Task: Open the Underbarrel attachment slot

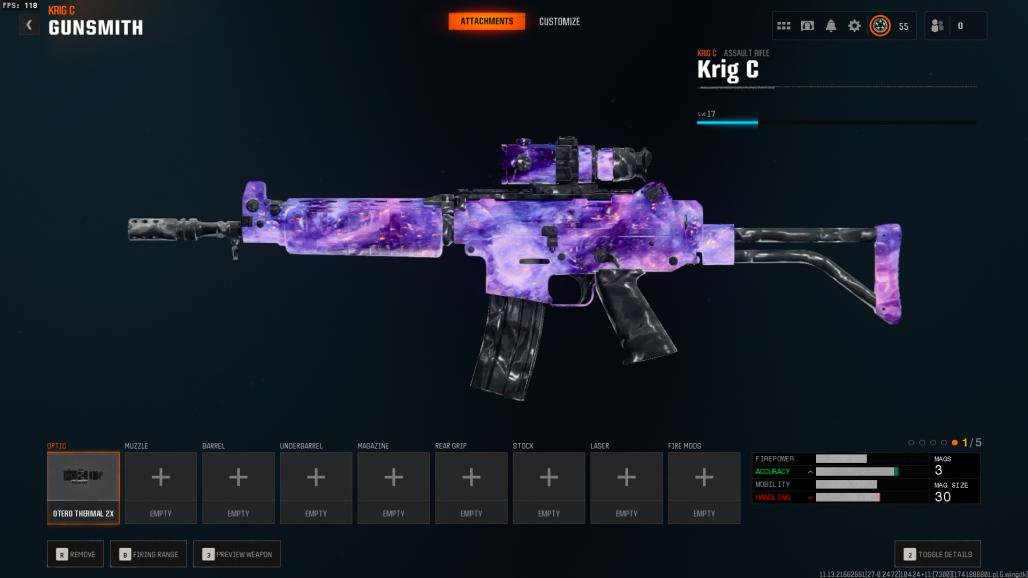Action: (x=316, y=487)
